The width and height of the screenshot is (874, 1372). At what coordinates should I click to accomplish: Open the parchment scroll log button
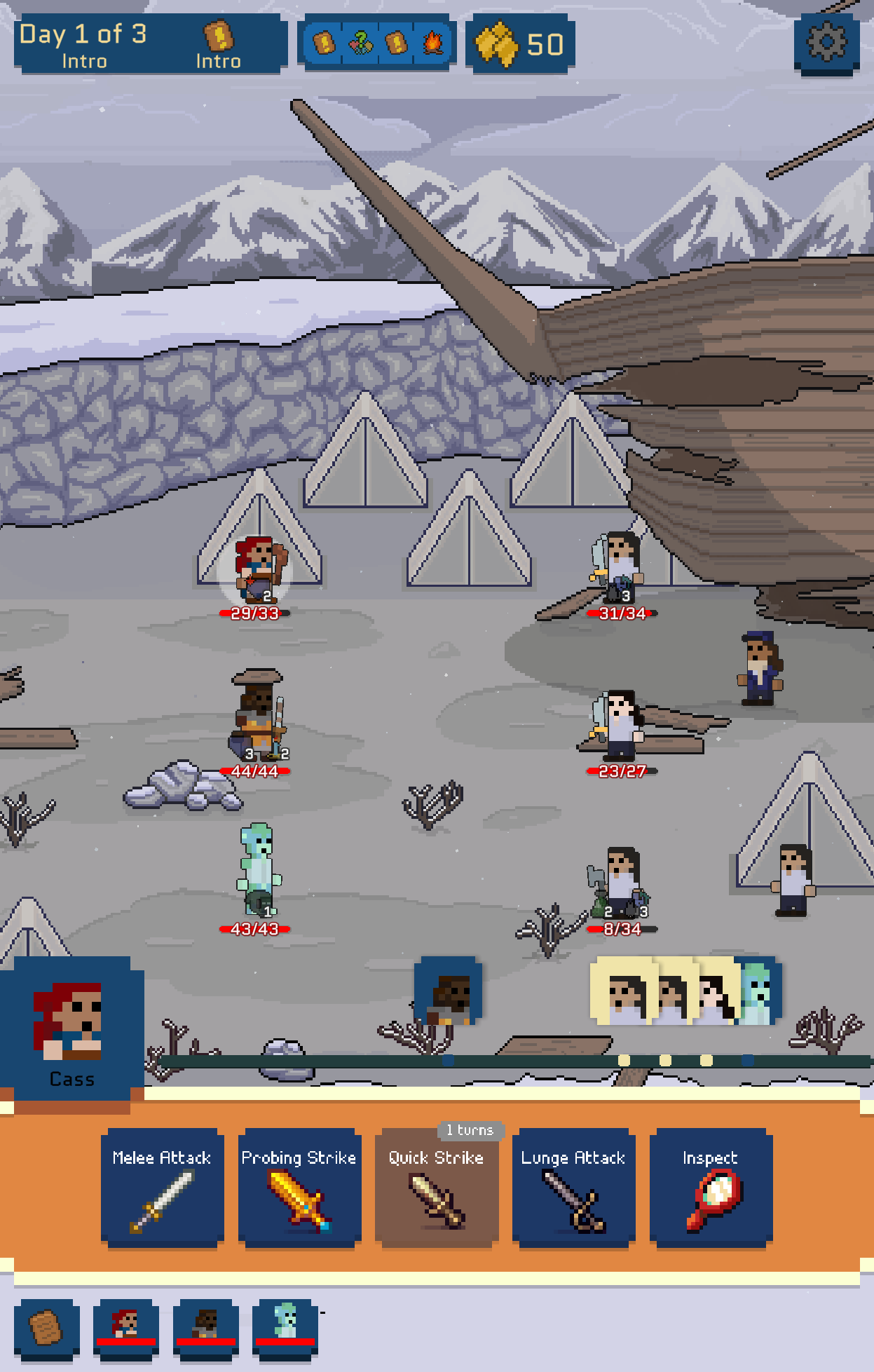coord(46,1328)
